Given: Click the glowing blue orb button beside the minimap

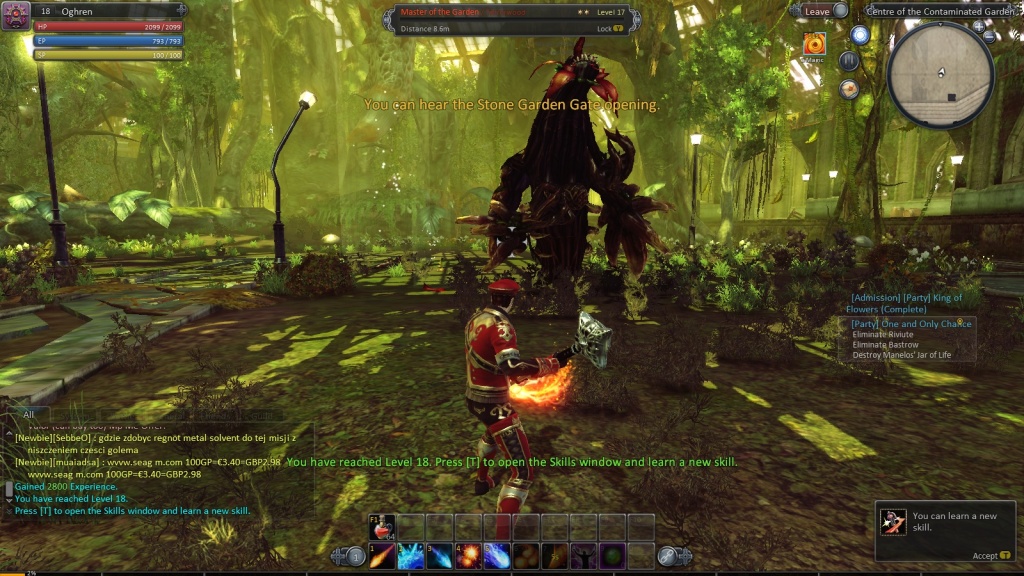Looking at the screenshot, I should [x=860, y=35].
